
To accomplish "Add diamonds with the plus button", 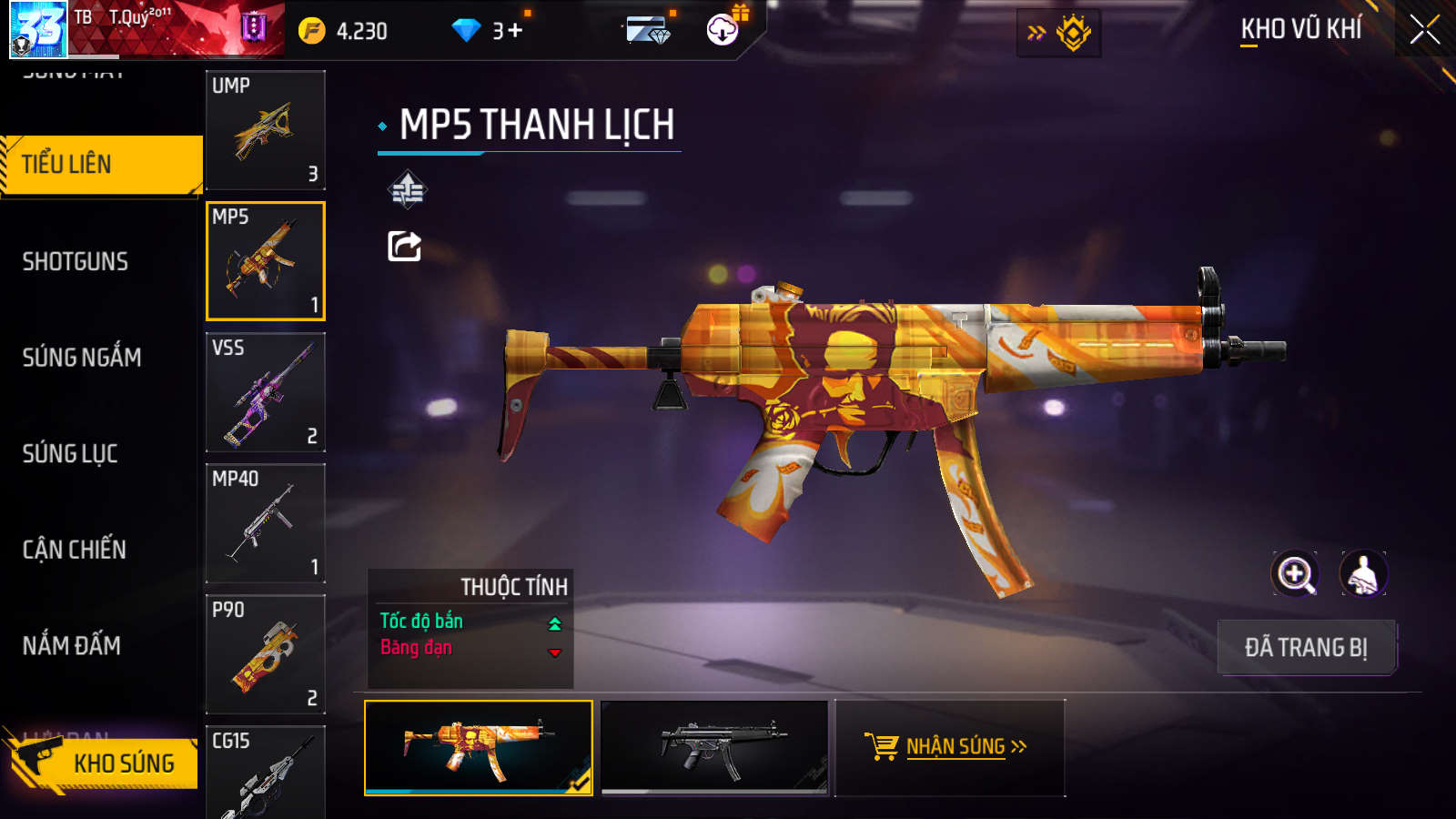I will (x=515, y=31).
